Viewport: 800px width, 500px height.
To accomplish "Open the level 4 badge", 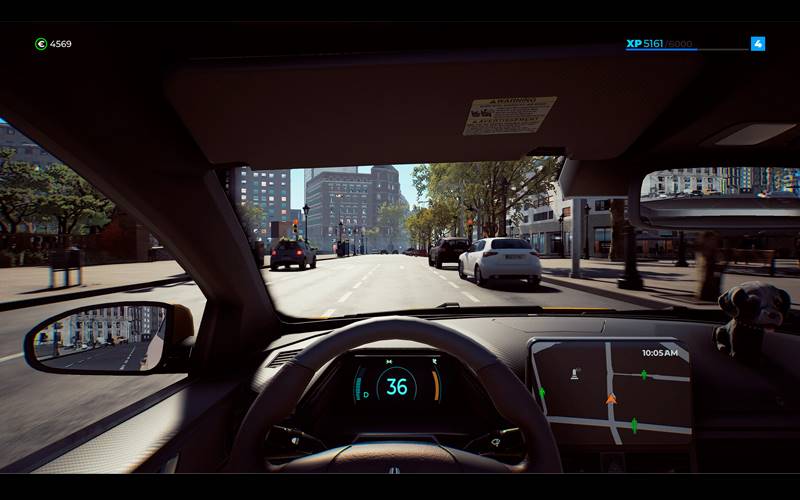I will 758,44.
